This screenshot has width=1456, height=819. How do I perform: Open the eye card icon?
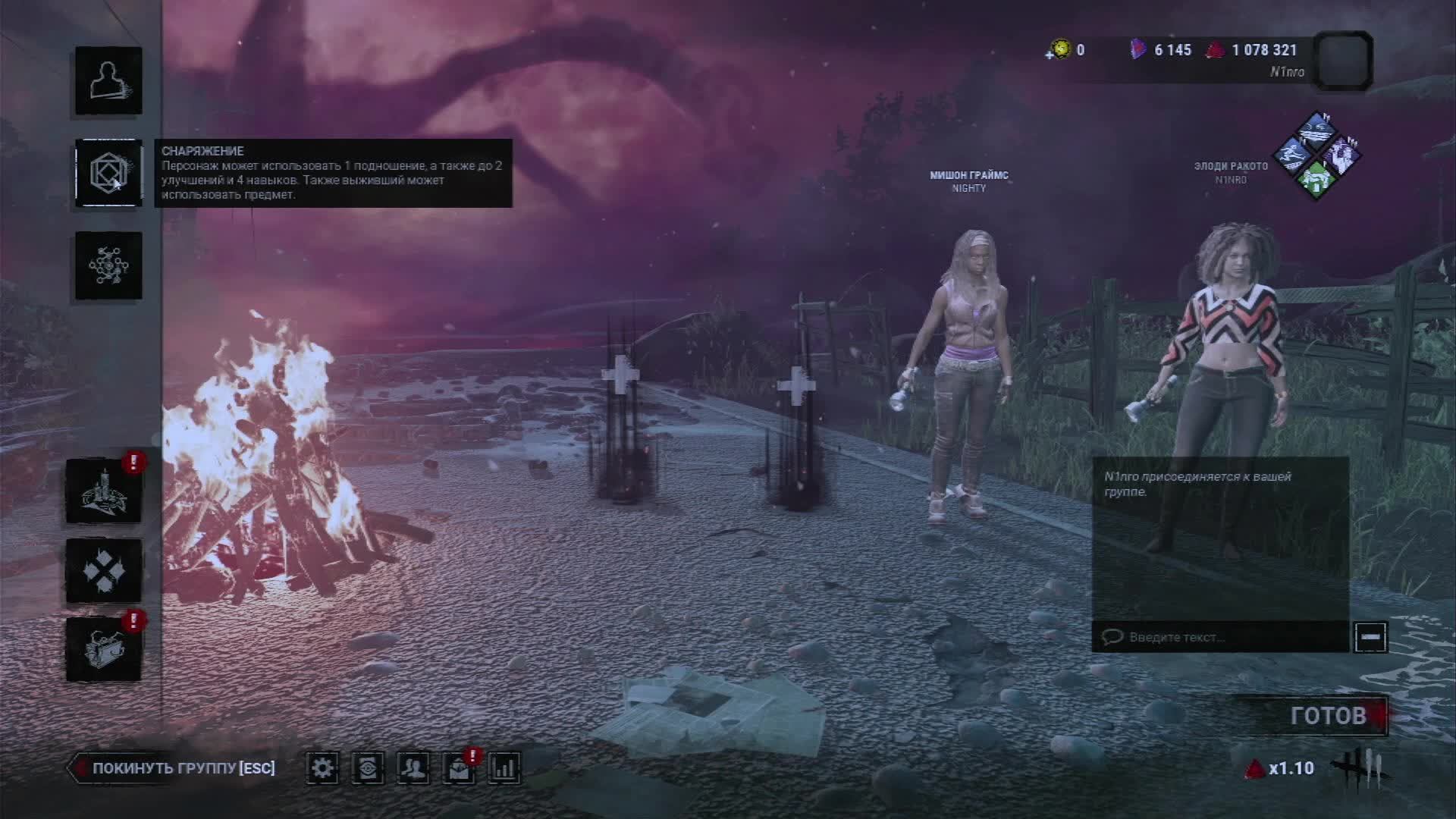[368, 768]
